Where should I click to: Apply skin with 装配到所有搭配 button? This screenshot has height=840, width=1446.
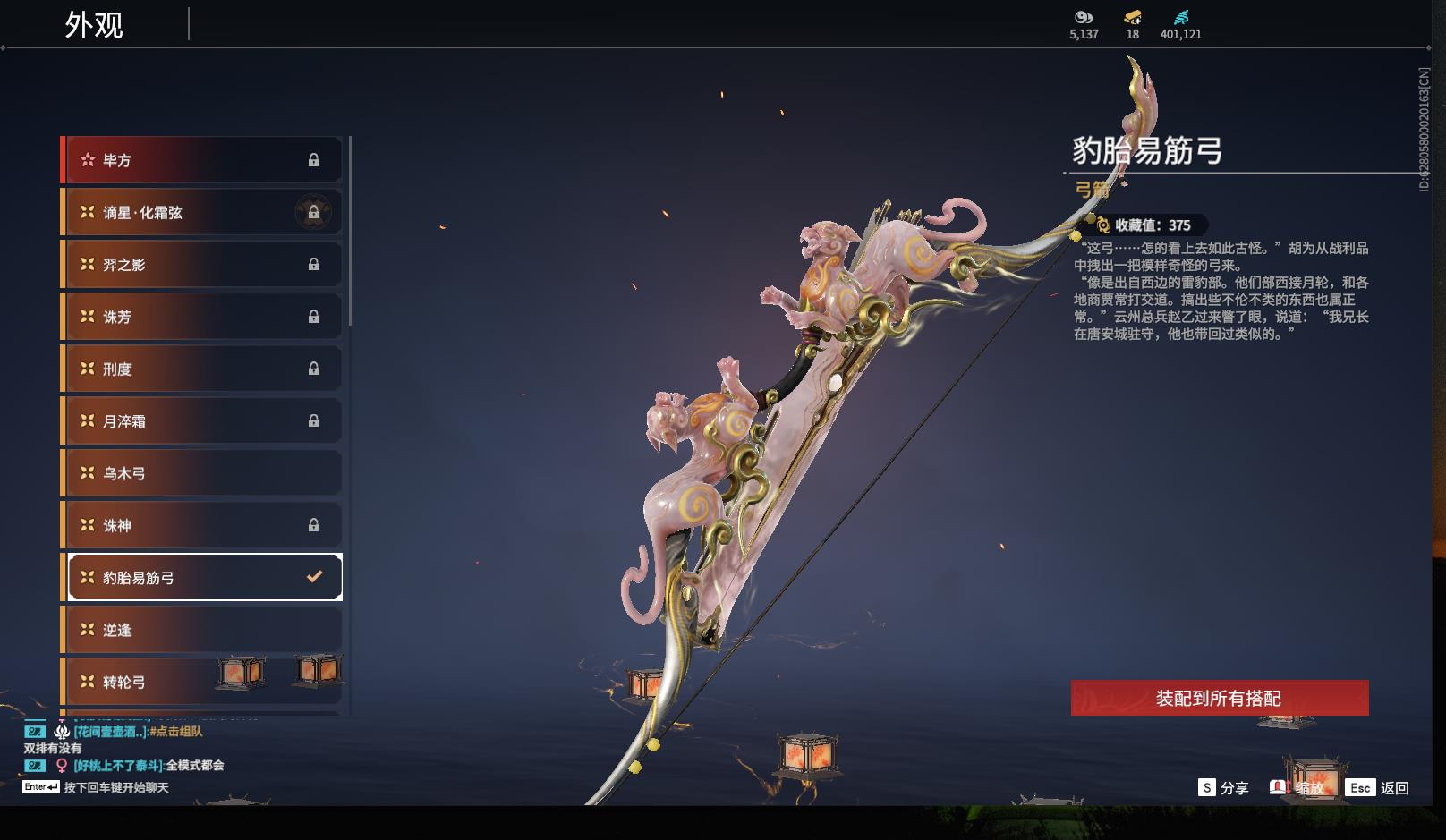[1219, 698]
